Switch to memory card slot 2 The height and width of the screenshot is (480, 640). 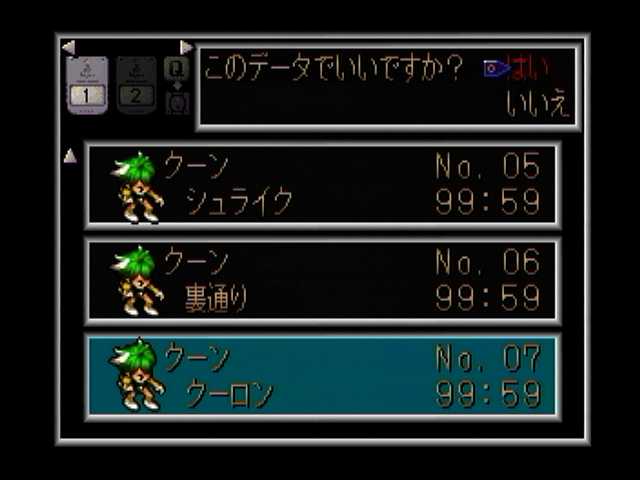[137, 85]
